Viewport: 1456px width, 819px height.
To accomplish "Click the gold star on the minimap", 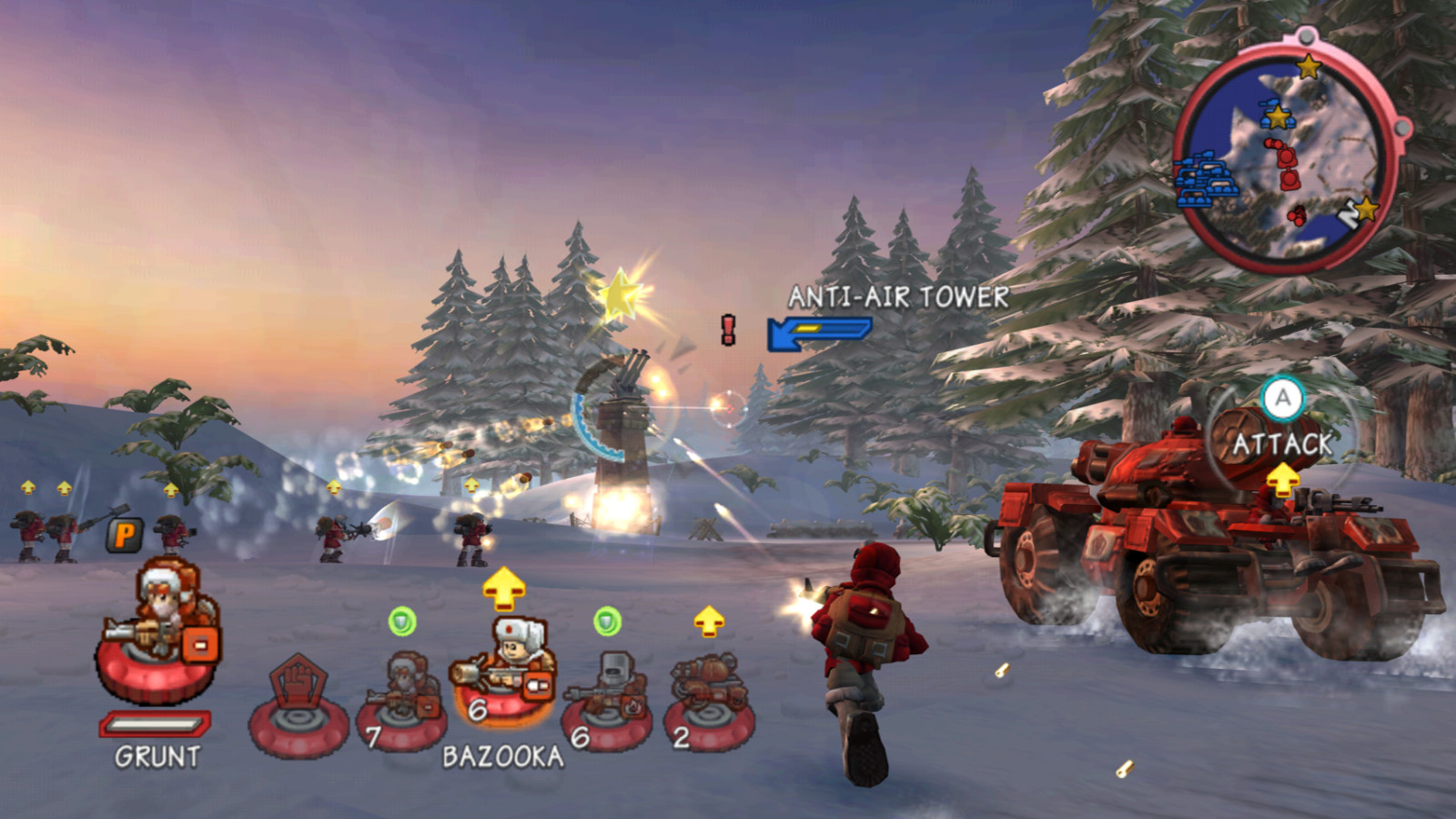I will (1308, 66).
